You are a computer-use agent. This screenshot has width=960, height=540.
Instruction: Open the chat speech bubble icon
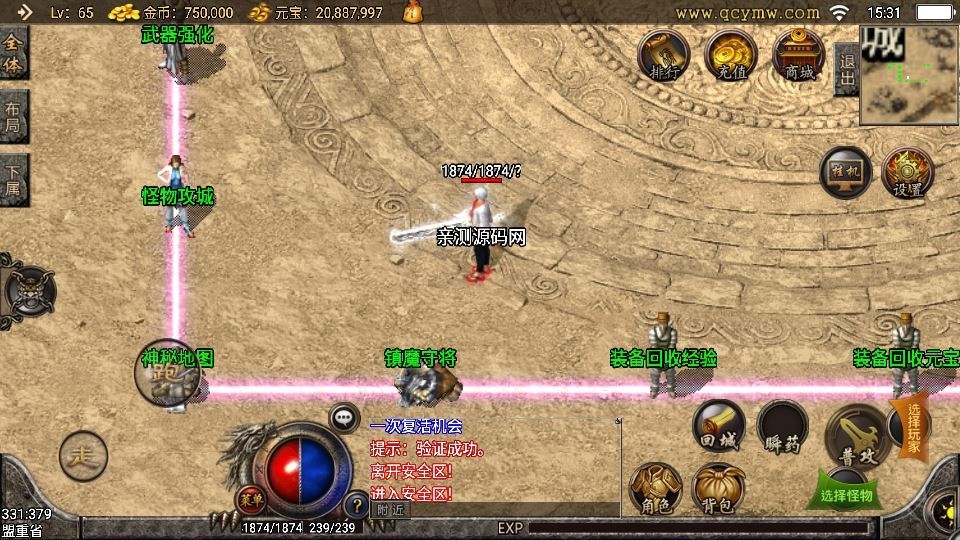point(345,418)
